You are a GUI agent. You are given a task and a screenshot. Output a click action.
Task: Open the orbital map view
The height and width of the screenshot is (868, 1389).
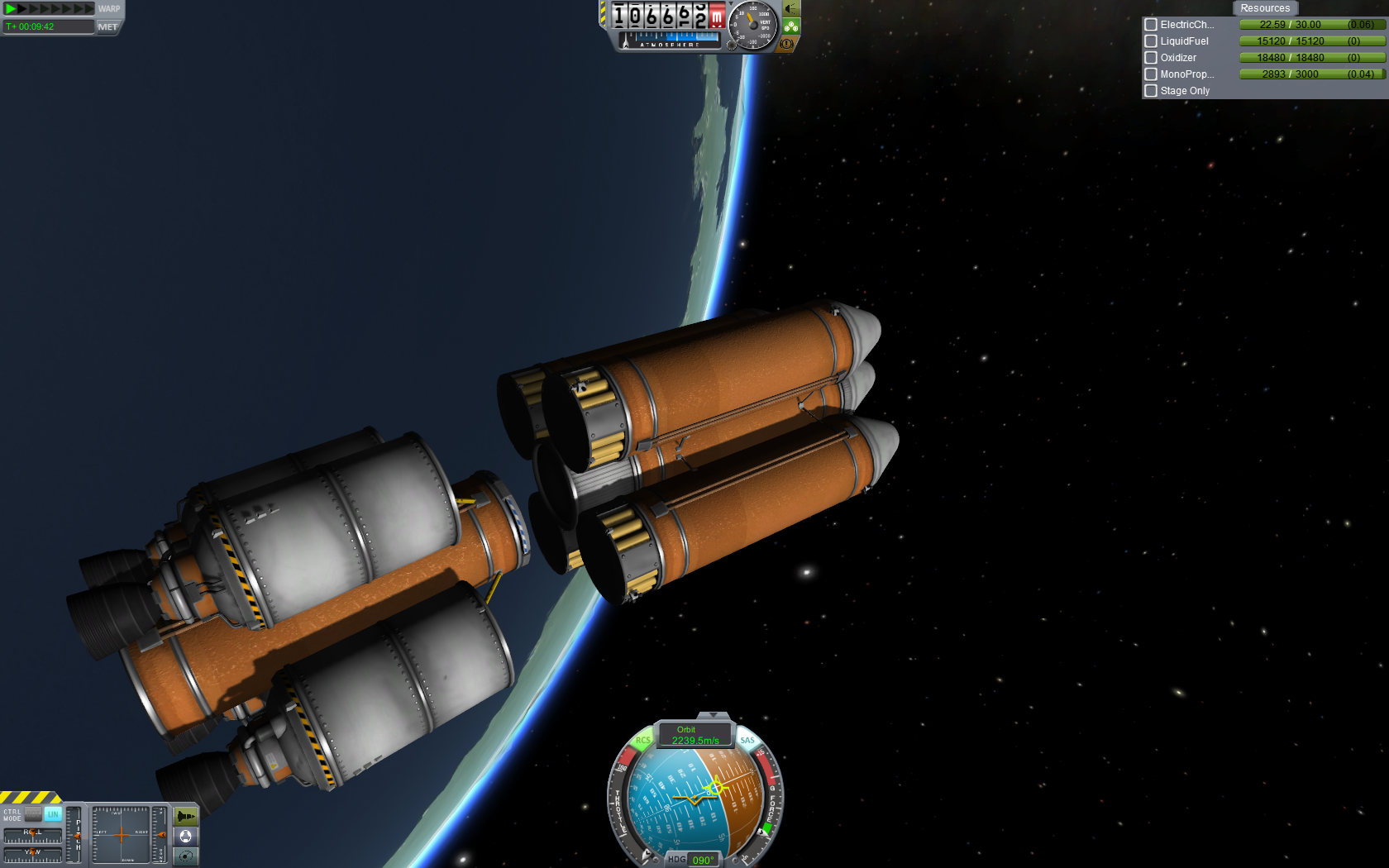tap(186, 856)
